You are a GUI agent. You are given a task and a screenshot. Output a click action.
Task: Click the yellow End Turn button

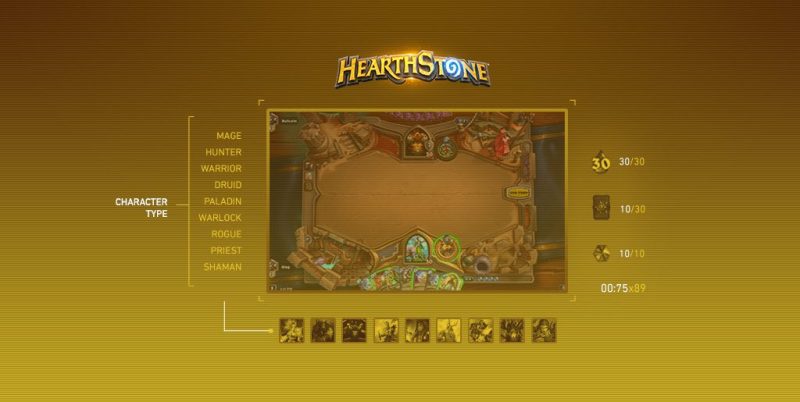coord(518,191)
